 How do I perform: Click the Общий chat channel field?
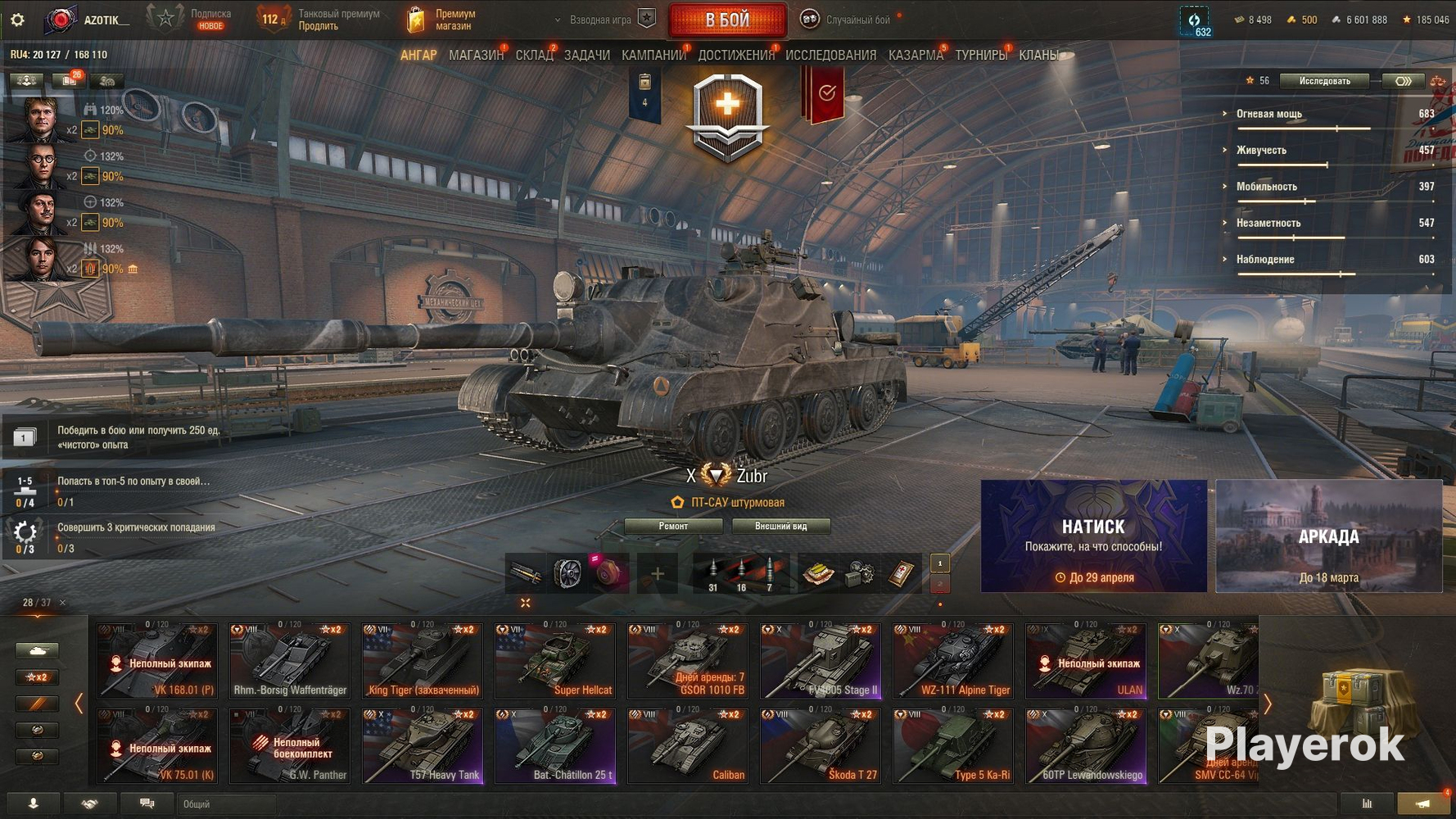(226, 804)
